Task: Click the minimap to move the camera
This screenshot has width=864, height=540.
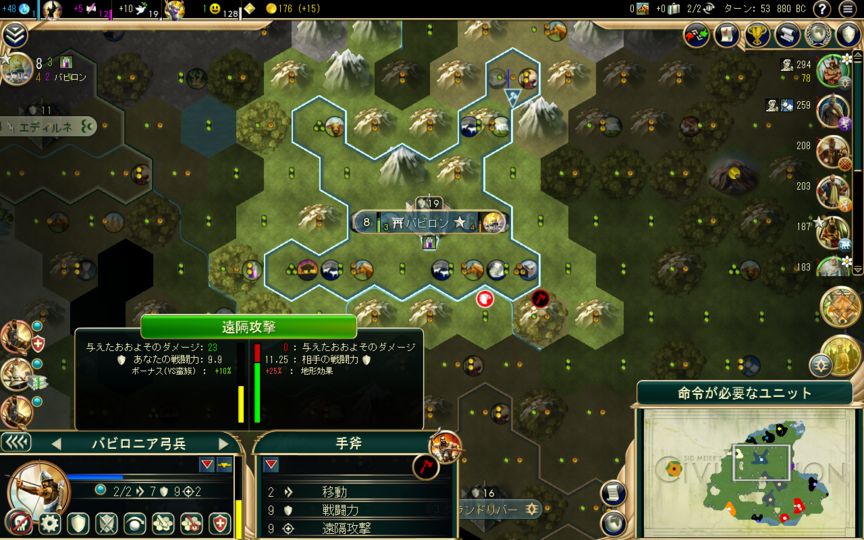Action: tap(739, 470)
